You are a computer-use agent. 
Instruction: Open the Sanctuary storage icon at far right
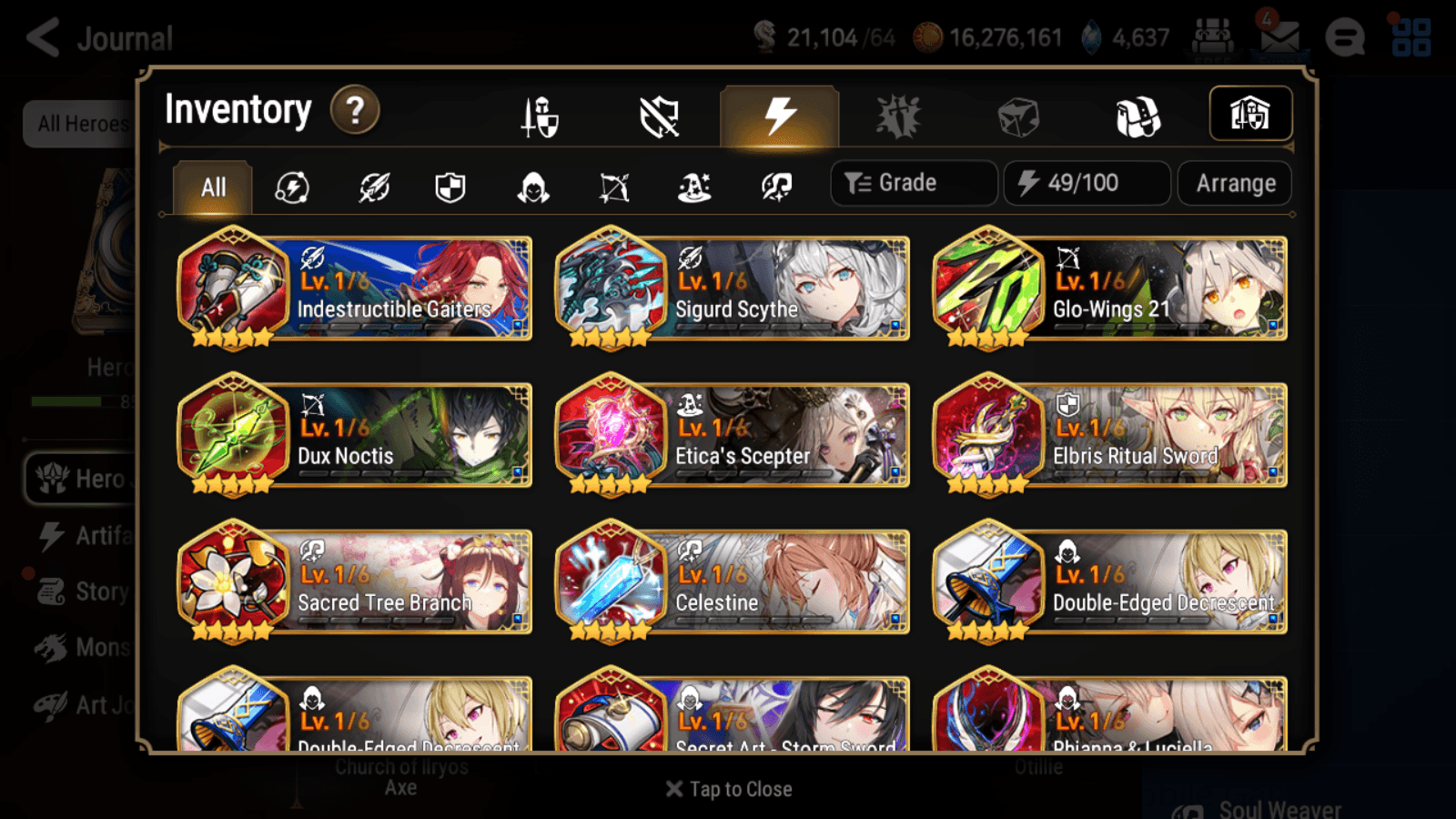click(1249, 113)
